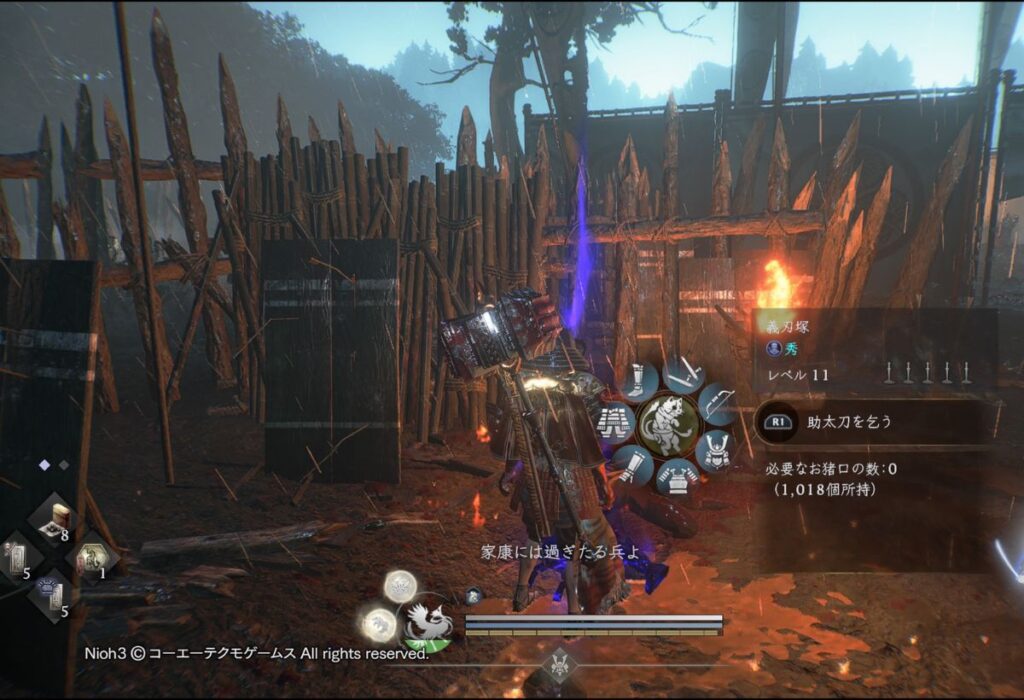Screen dimensions: 1024x700
Task: Use the quick item slot with count 8
Action: point(57,518)
